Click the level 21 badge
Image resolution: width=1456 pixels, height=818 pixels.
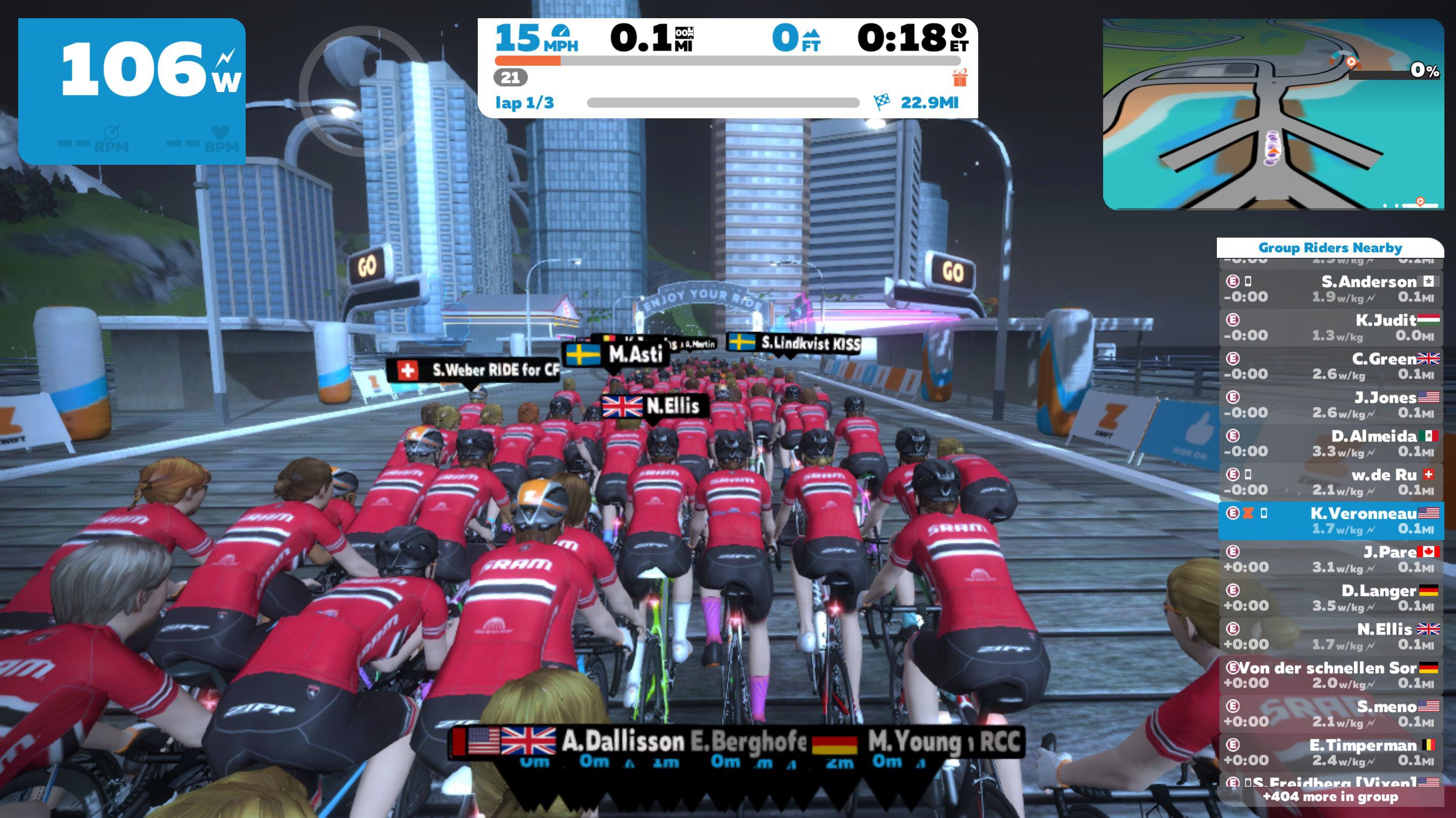(x=510, y=77)
